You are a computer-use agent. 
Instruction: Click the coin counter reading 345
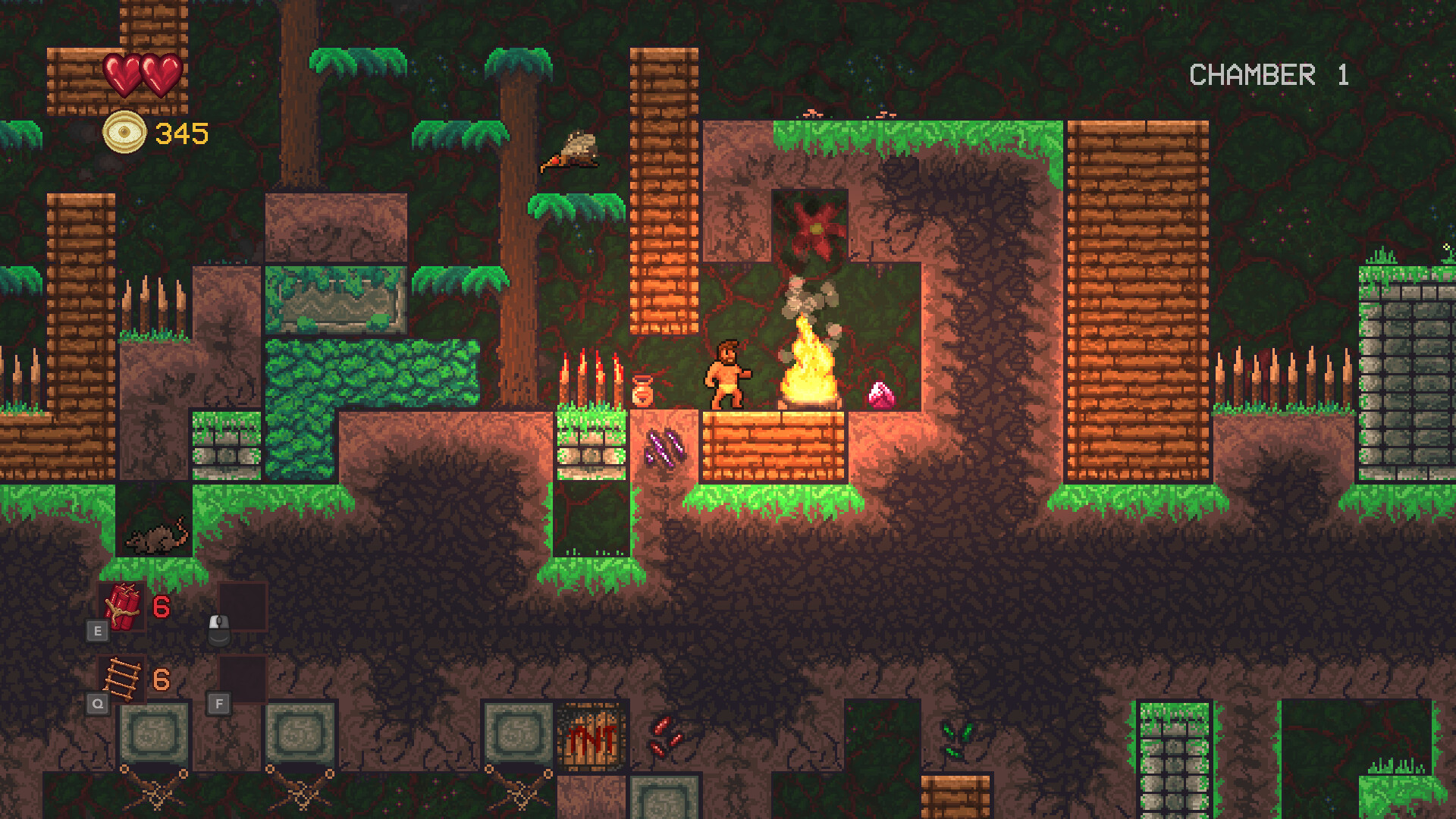[180, 133]
